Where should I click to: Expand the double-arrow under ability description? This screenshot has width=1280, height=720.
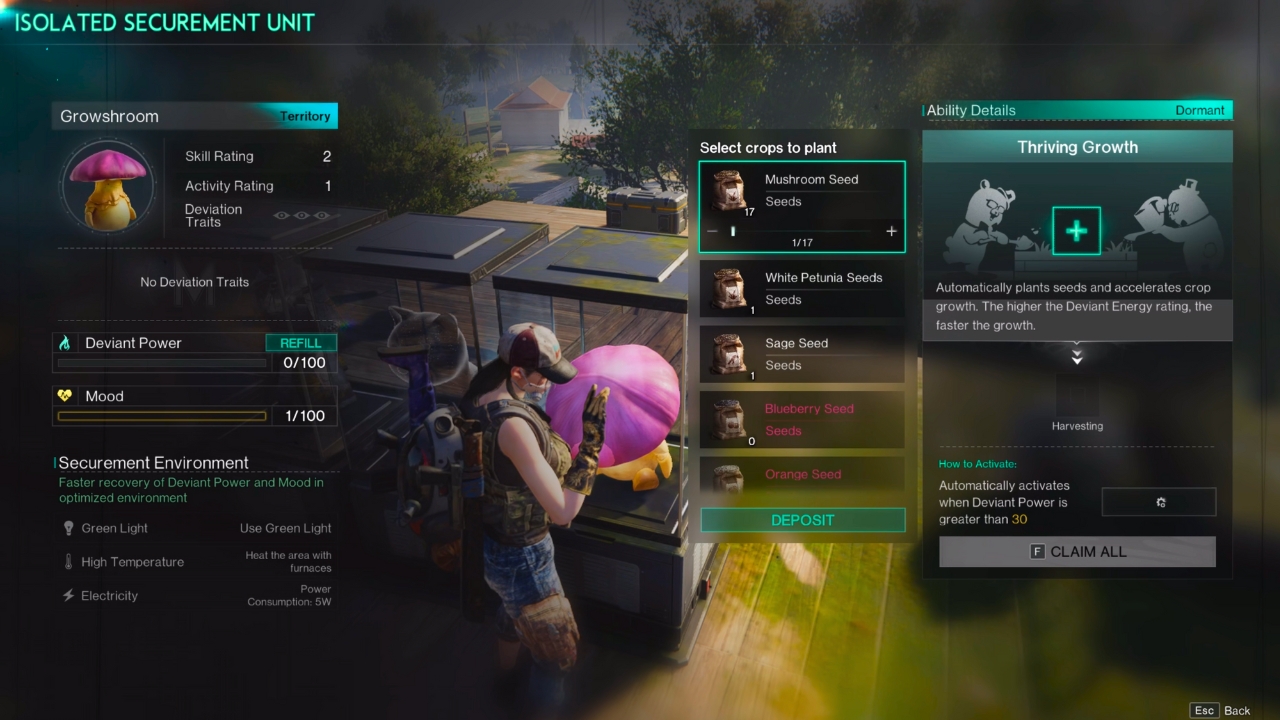1077,356
